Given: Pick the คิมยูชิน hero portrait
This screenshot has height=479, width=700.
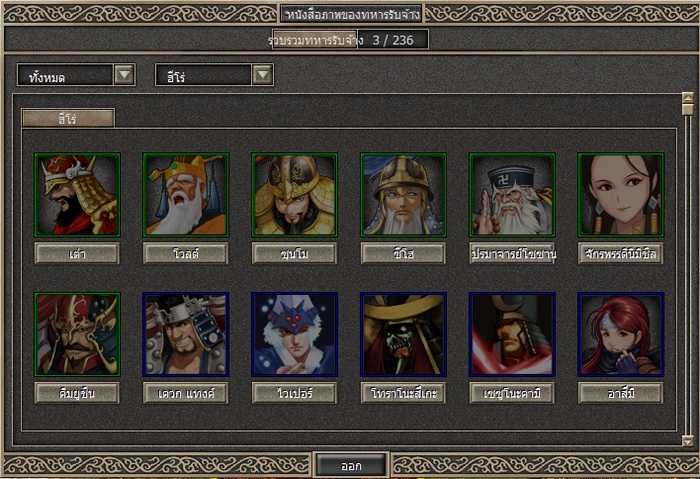Looking at the screenshot, I should click(x=77, y=334).
